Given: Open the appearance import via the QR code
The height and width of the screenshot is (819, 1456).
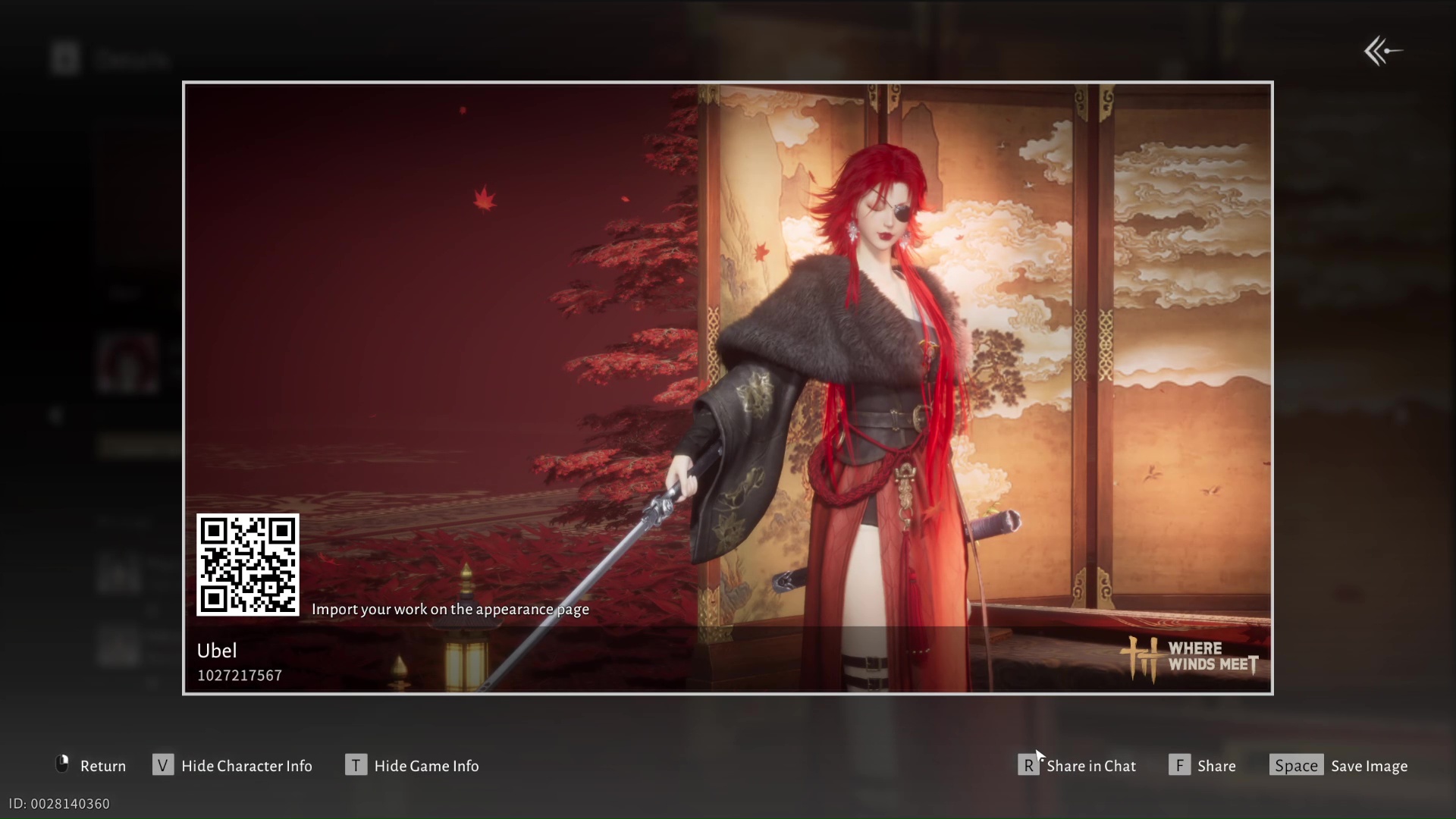Looking at the screenshot, I should pyautogui.click(x=247, y=565).
